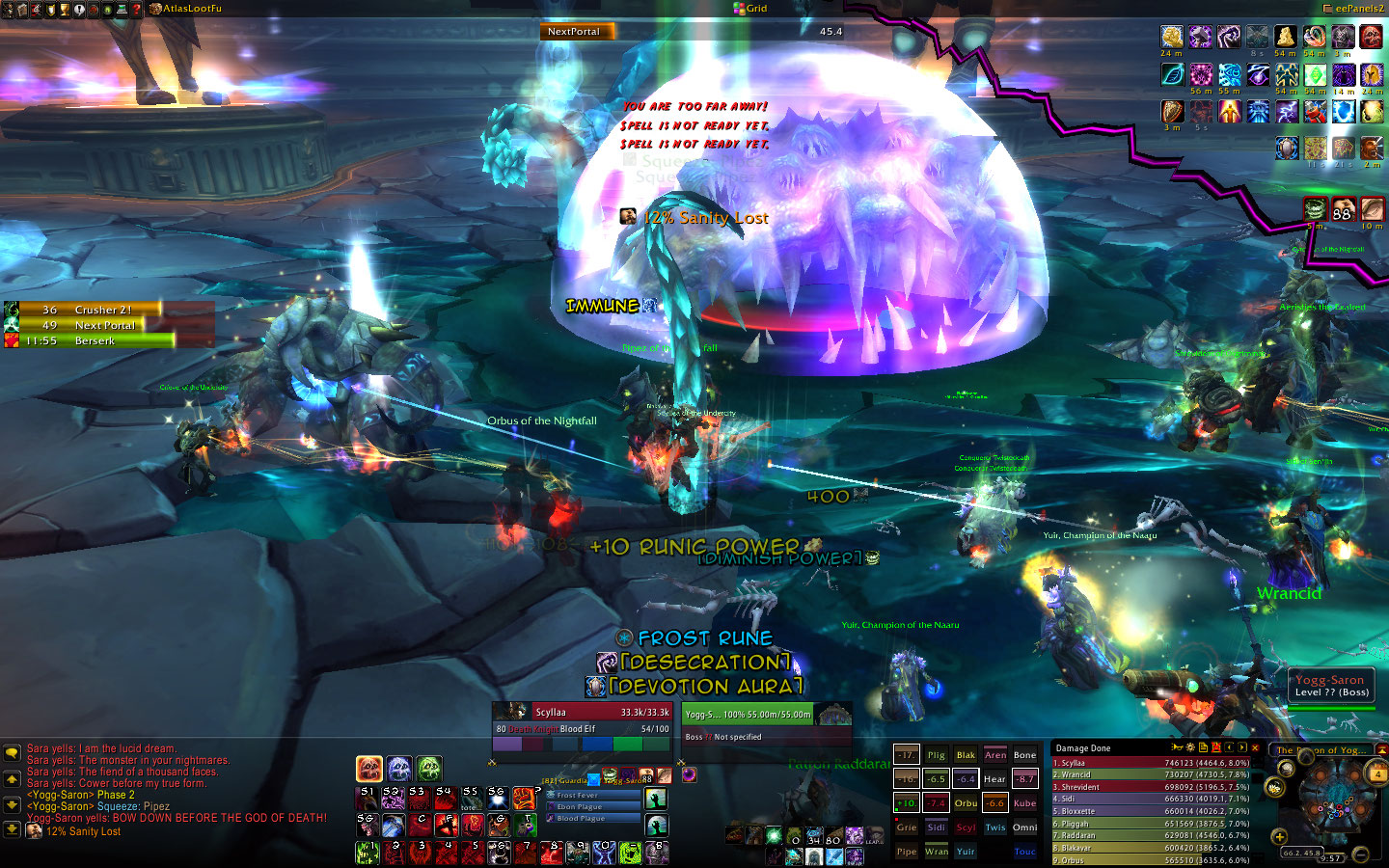Select Yuir in the raid grid
This screenshot has height=868, width=1389.
point(966,852)
